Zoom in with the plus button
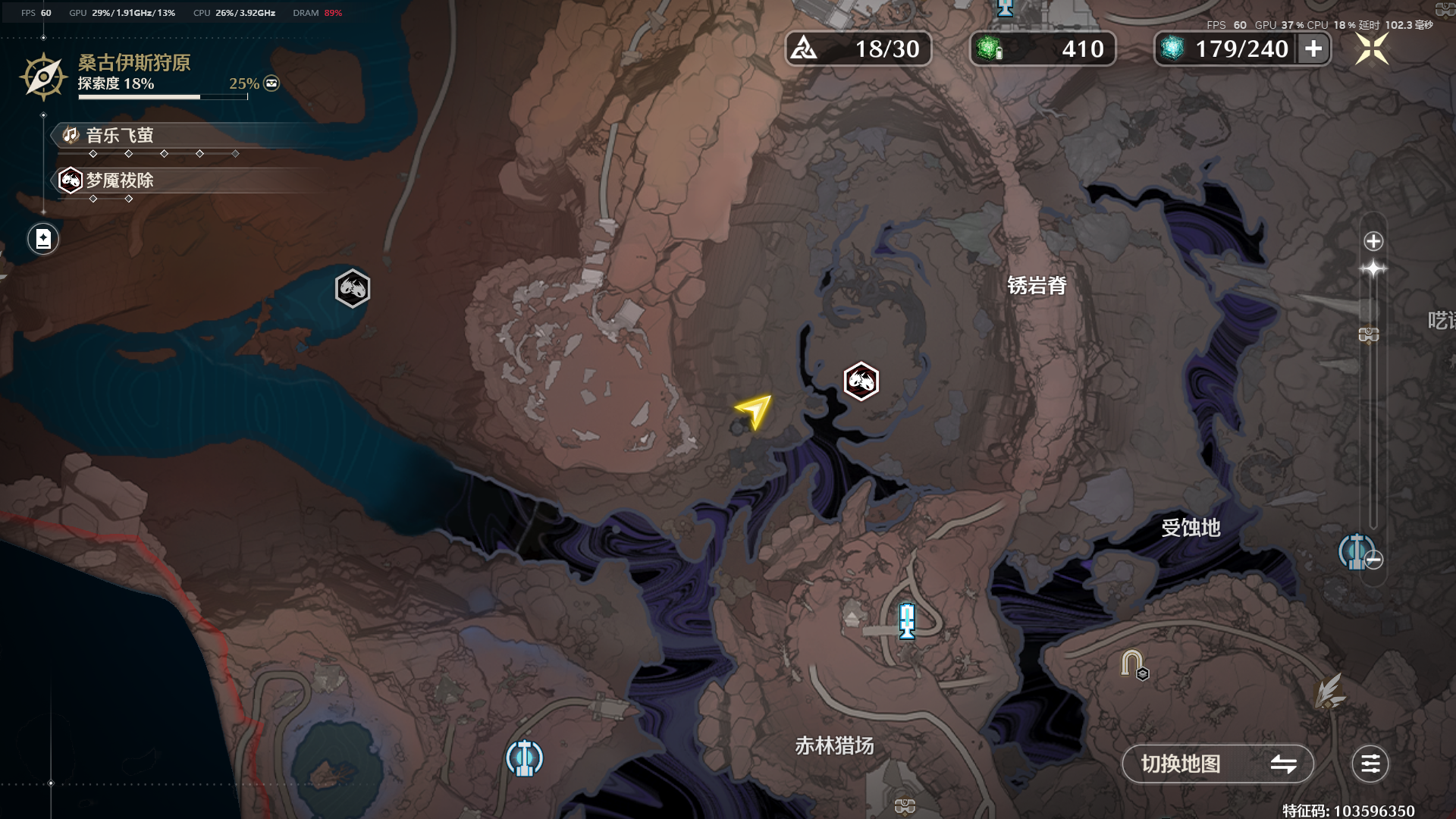 (1373, 242)
